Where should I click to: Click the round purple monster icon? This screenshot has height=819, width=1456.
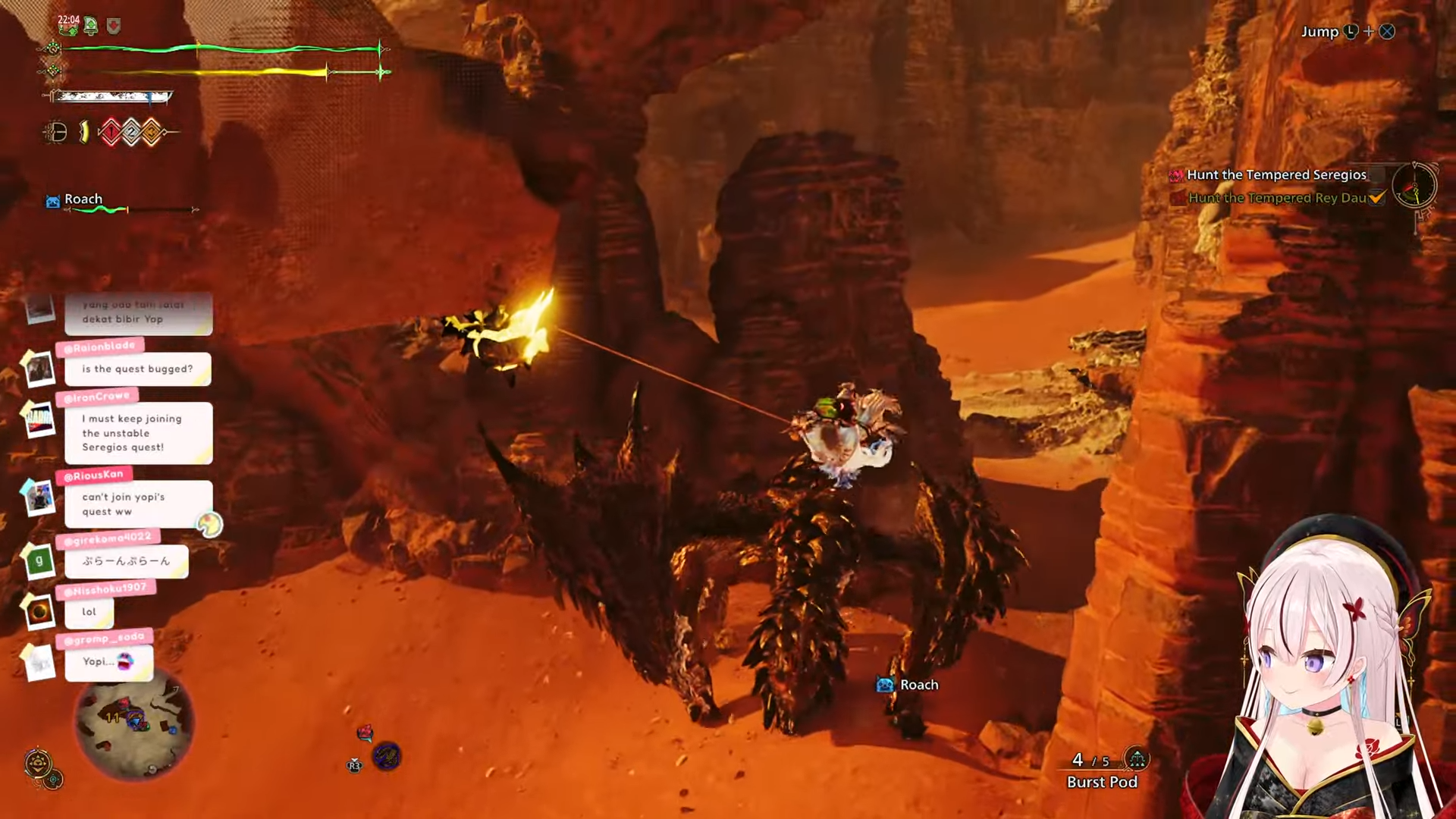click(x=387, y=756)
